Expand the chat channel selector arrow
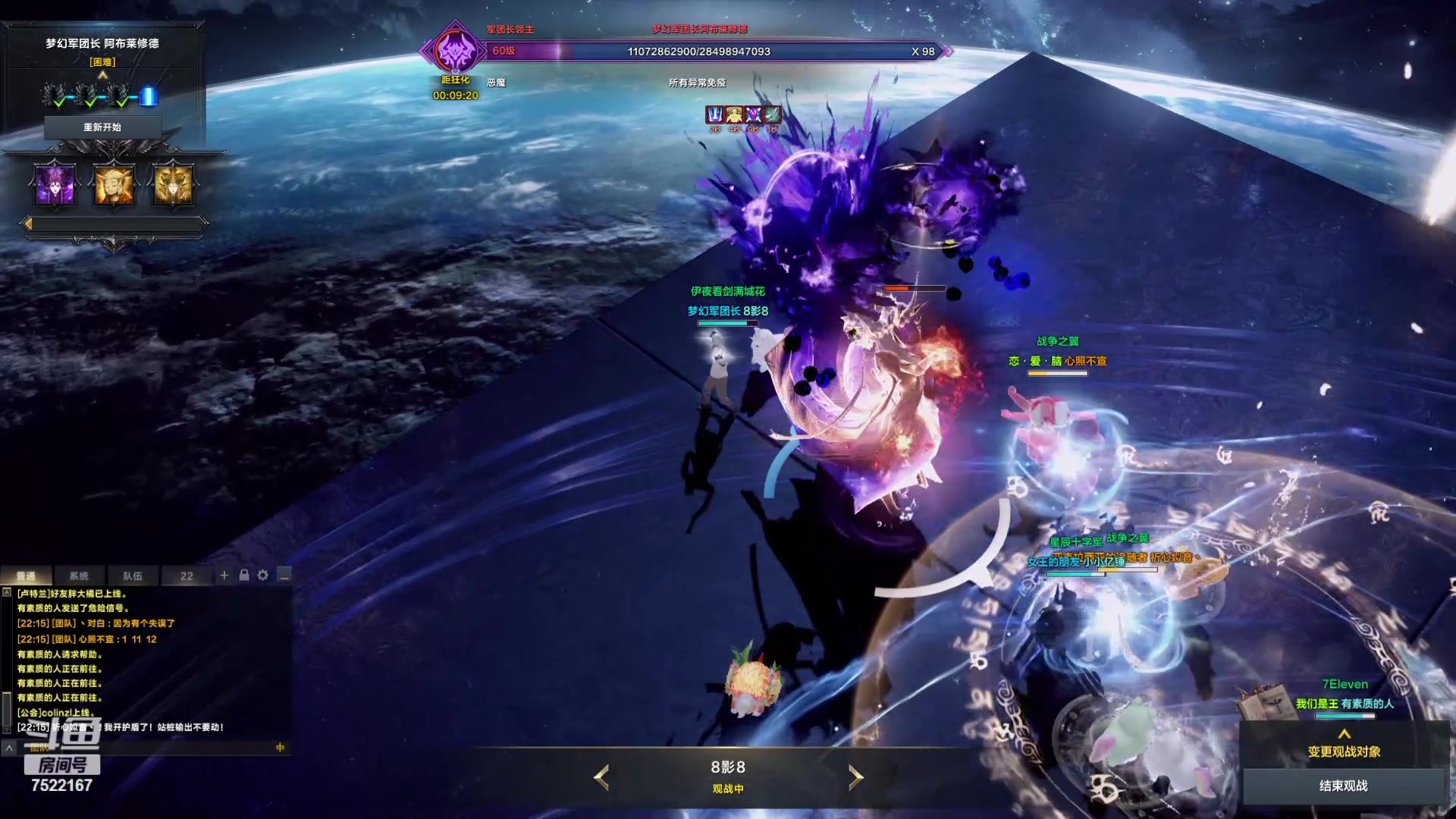 click(x=9, y=748)
